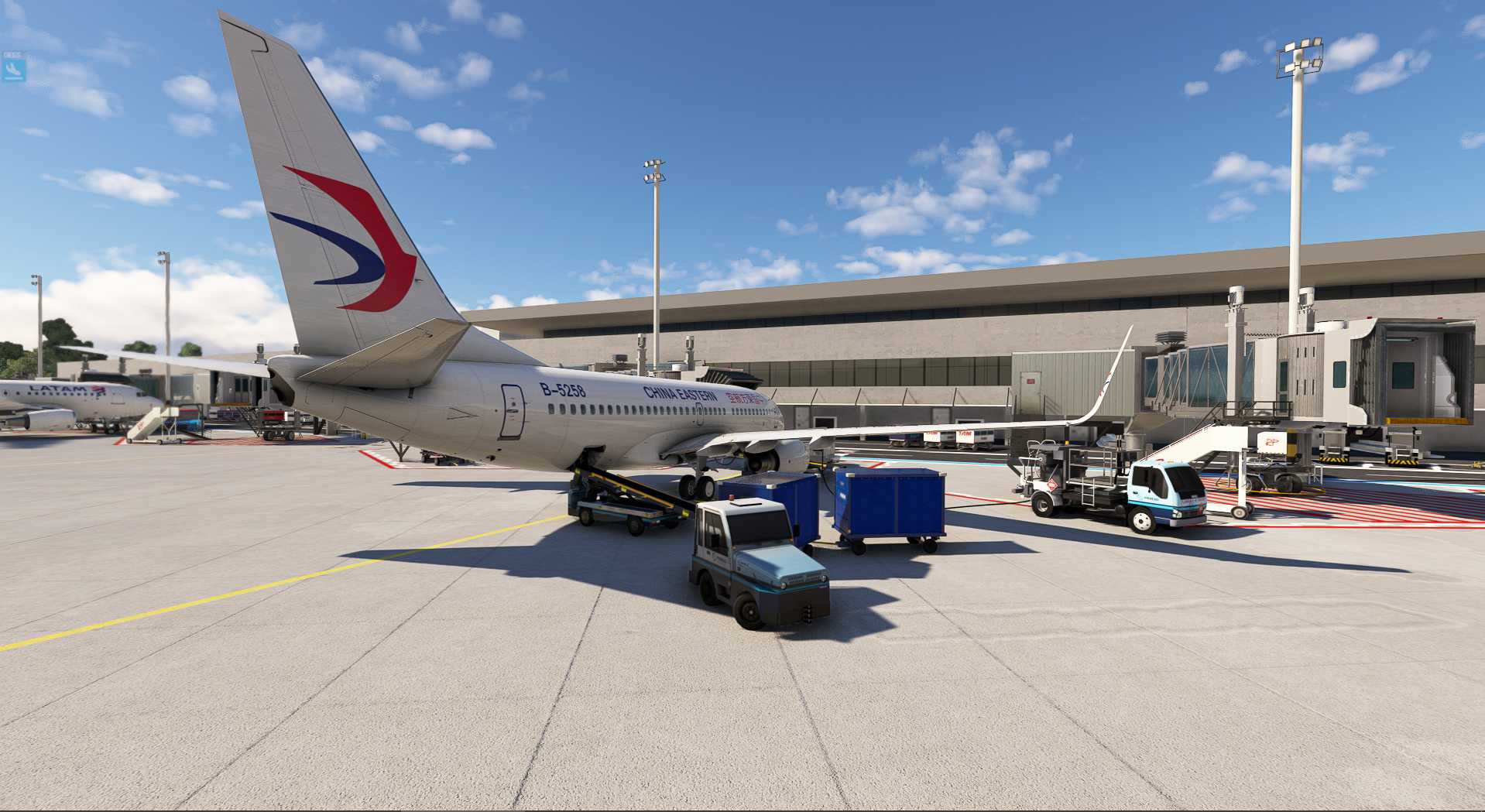Open the GEES landing overlay icon
1485x812 pixels.
pos(13,70)
